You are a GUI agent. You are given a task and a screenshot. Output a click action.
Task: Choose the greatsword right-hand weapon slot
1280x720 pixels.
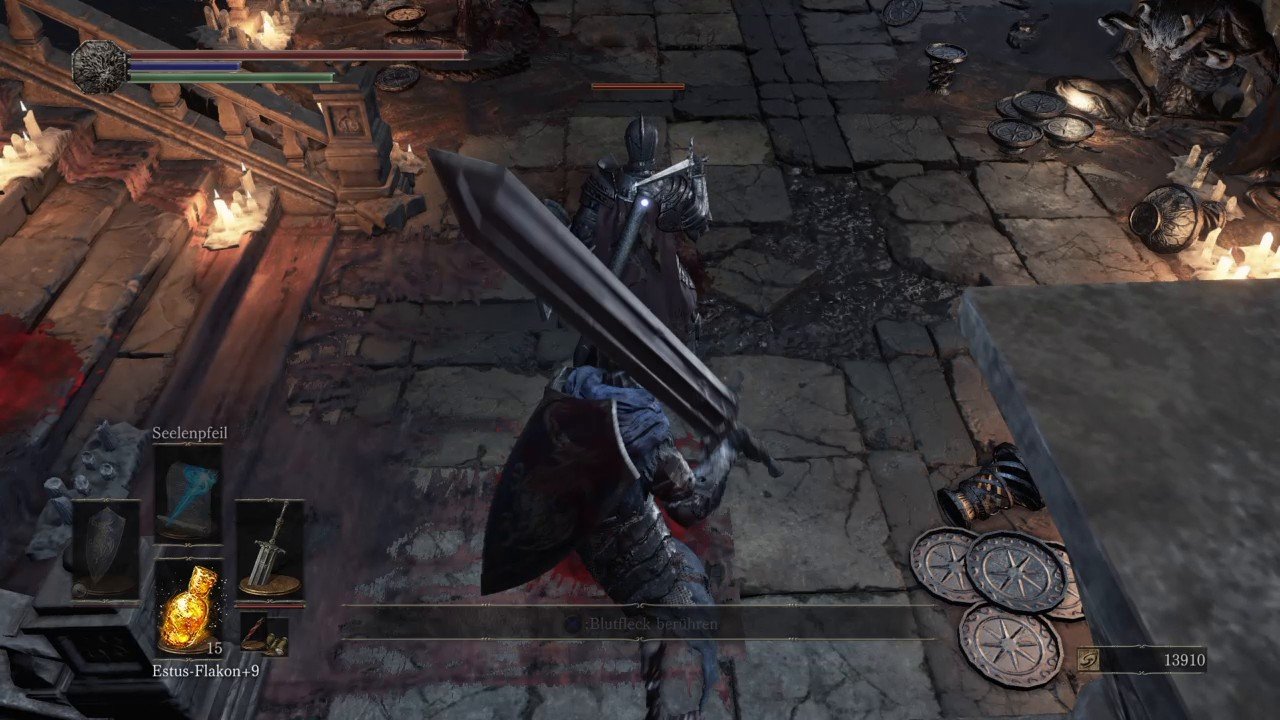[x=270, y=548]
